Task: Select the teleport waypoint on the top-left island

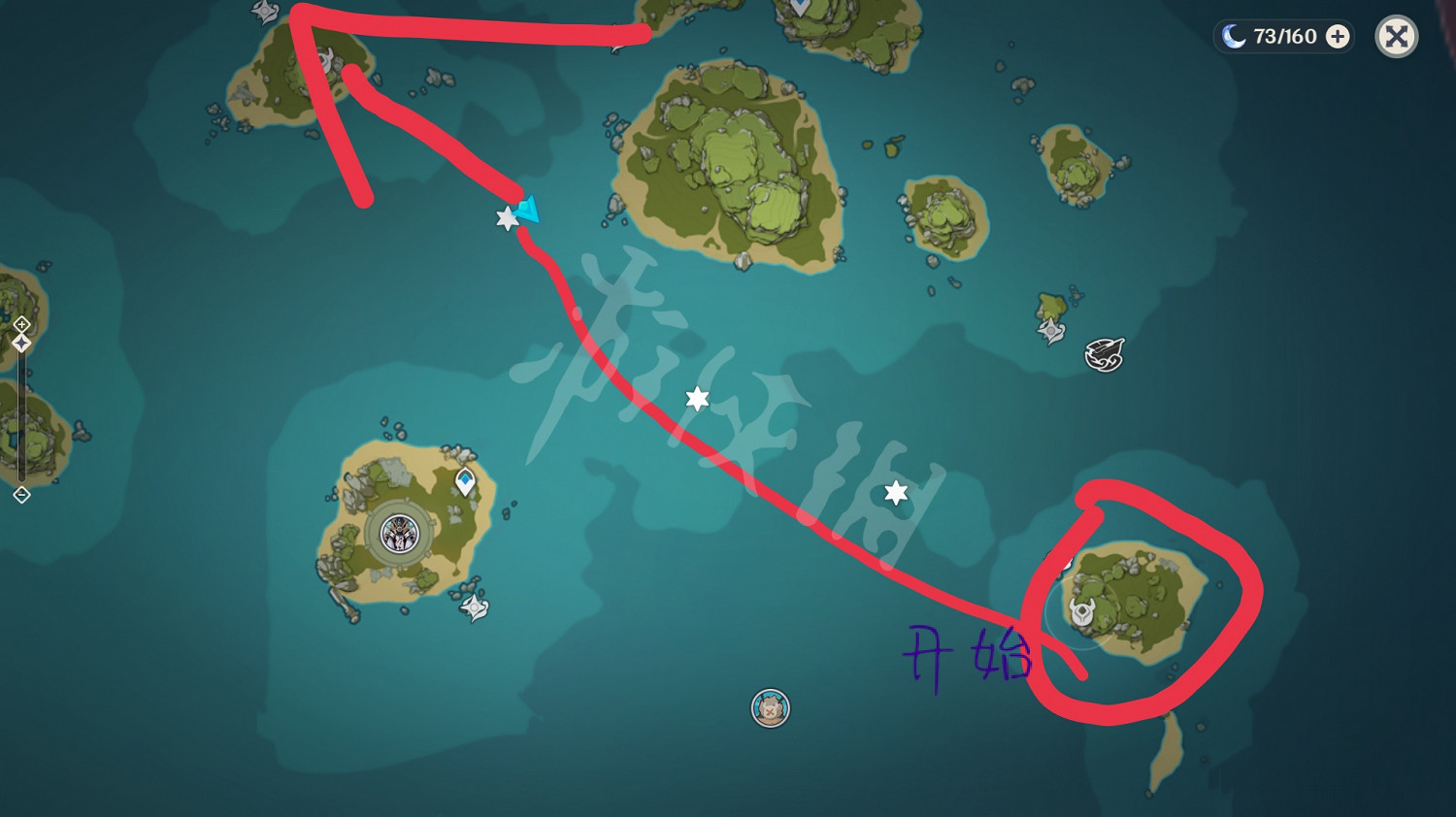Action: click(325, 59)
